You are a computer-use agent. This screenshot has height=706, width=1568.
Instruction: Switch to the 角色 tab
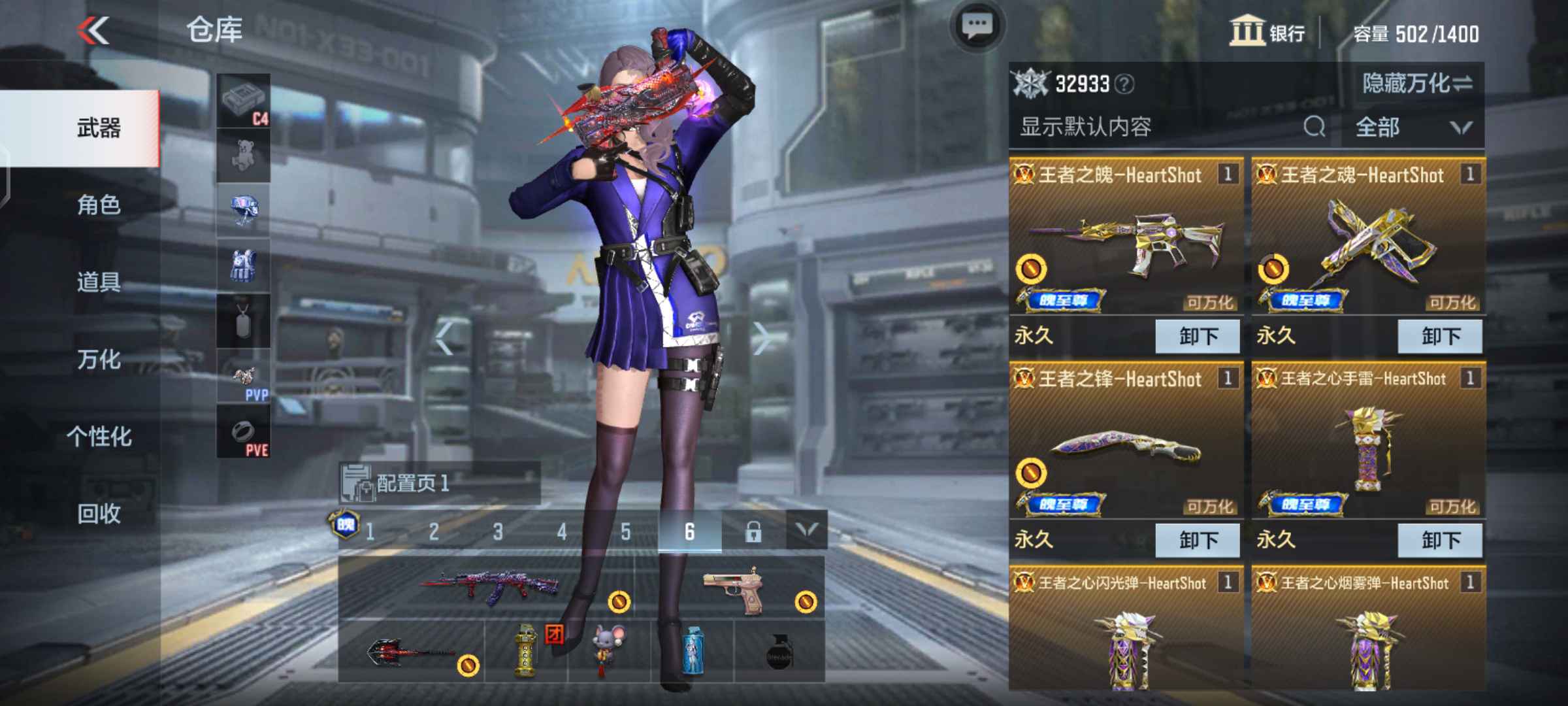(98, 206)
